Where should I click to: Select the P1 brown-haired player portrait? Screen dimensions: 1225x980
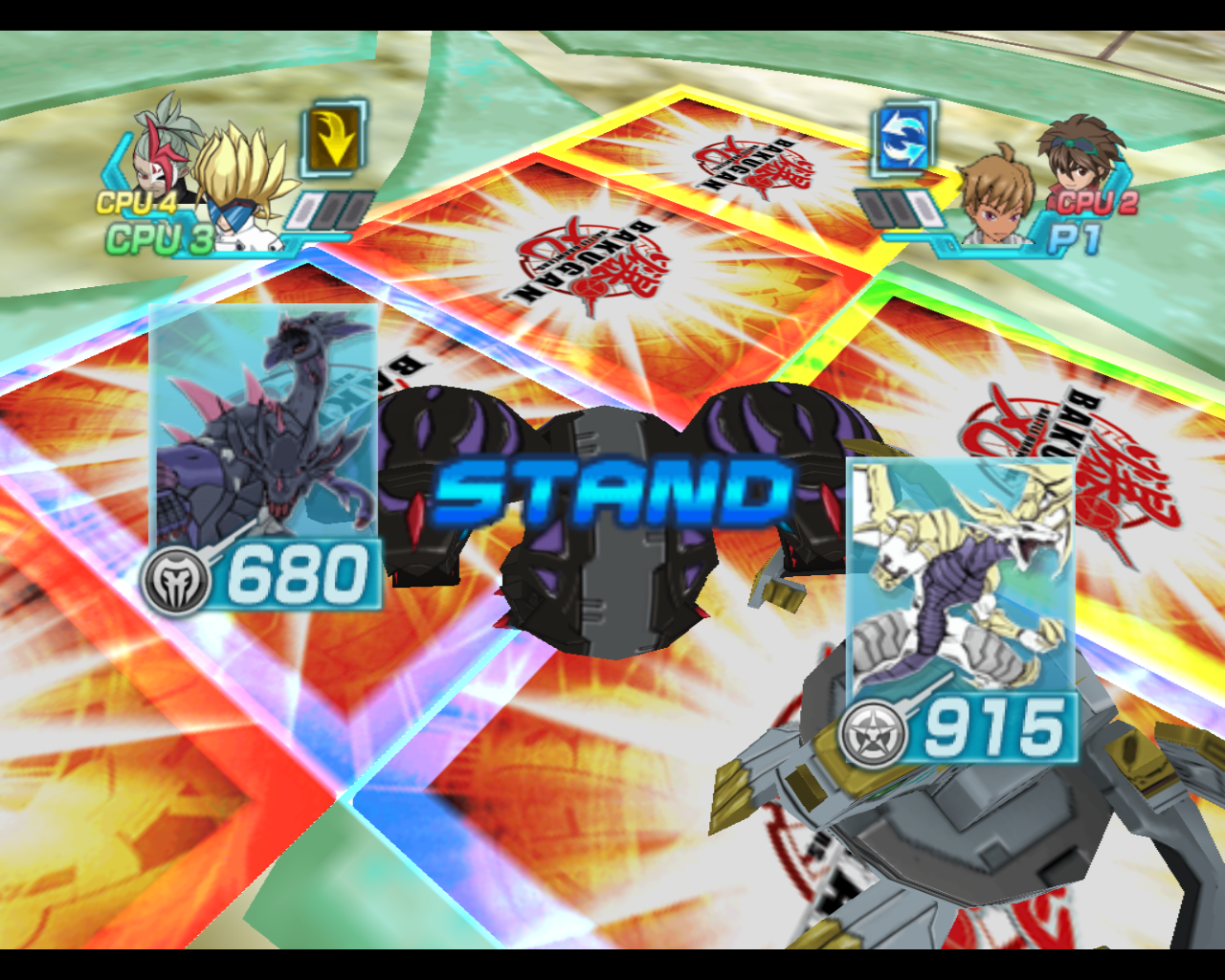point(996,197)
